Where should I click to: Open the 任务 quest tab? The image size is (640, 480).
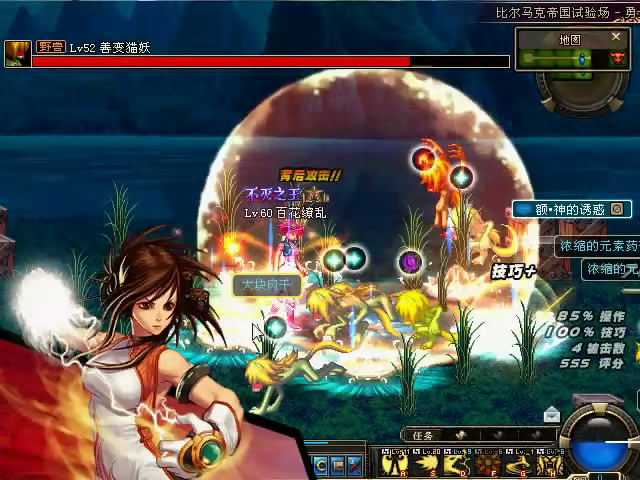422,435
